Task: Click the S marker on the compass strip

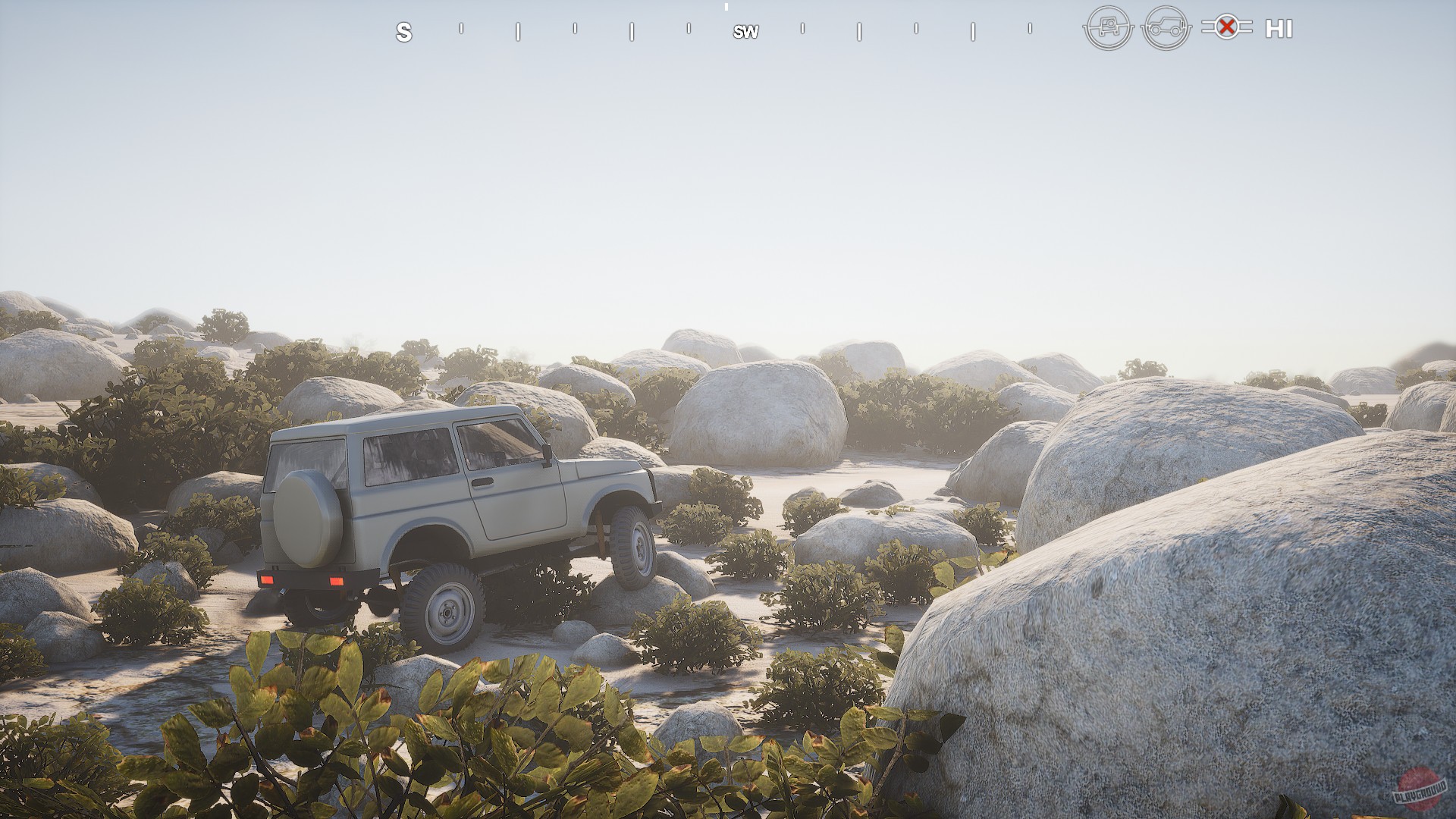Action: 404,32
